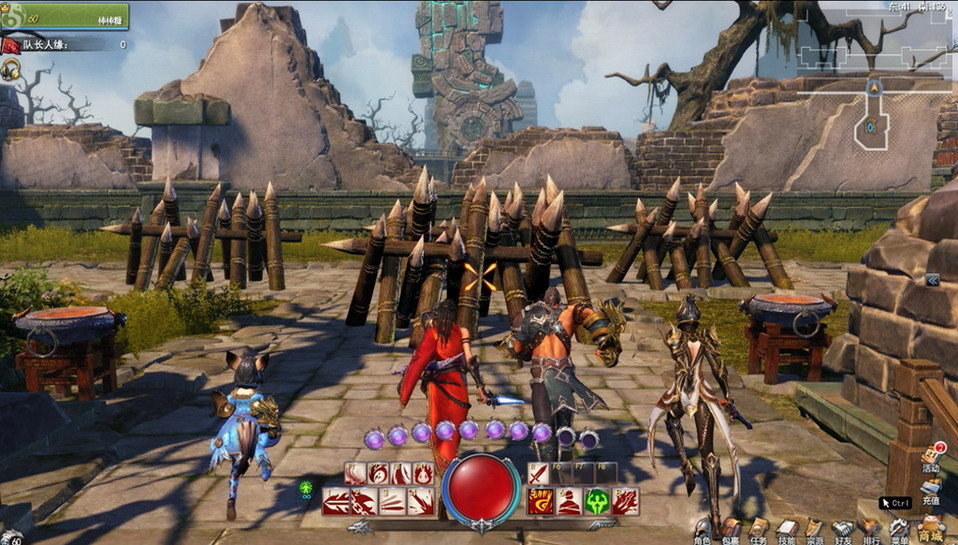Screen dimensions: 958x545
Task: Activate the sword skill icon
Action: pos(539,473)
